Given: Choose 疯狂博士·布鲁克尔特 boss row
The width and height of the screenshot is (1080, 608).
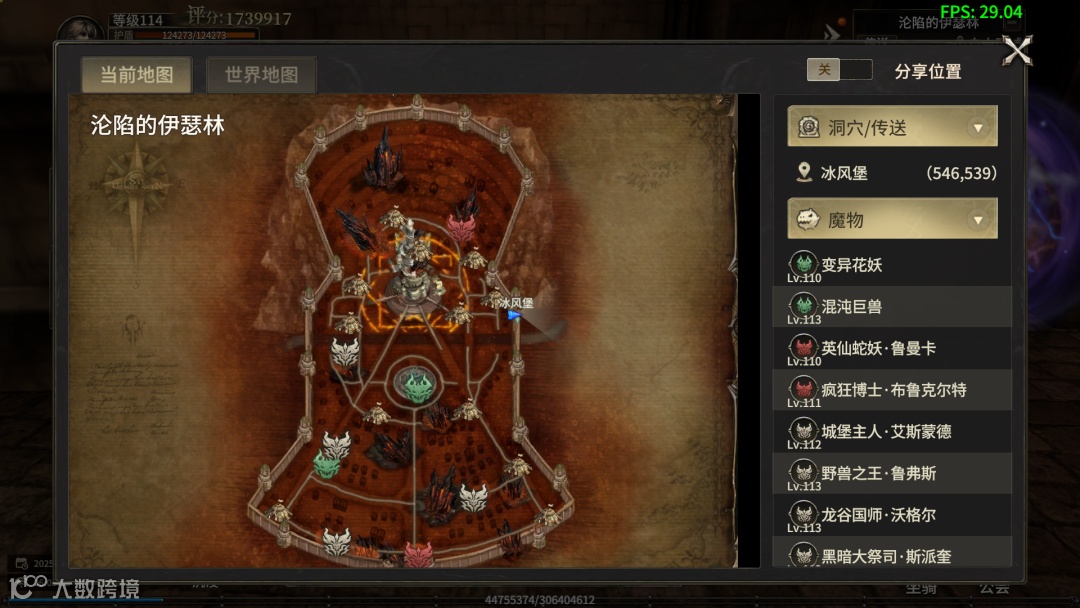Looking at the screenshot, I should click(x=892, y=390).
